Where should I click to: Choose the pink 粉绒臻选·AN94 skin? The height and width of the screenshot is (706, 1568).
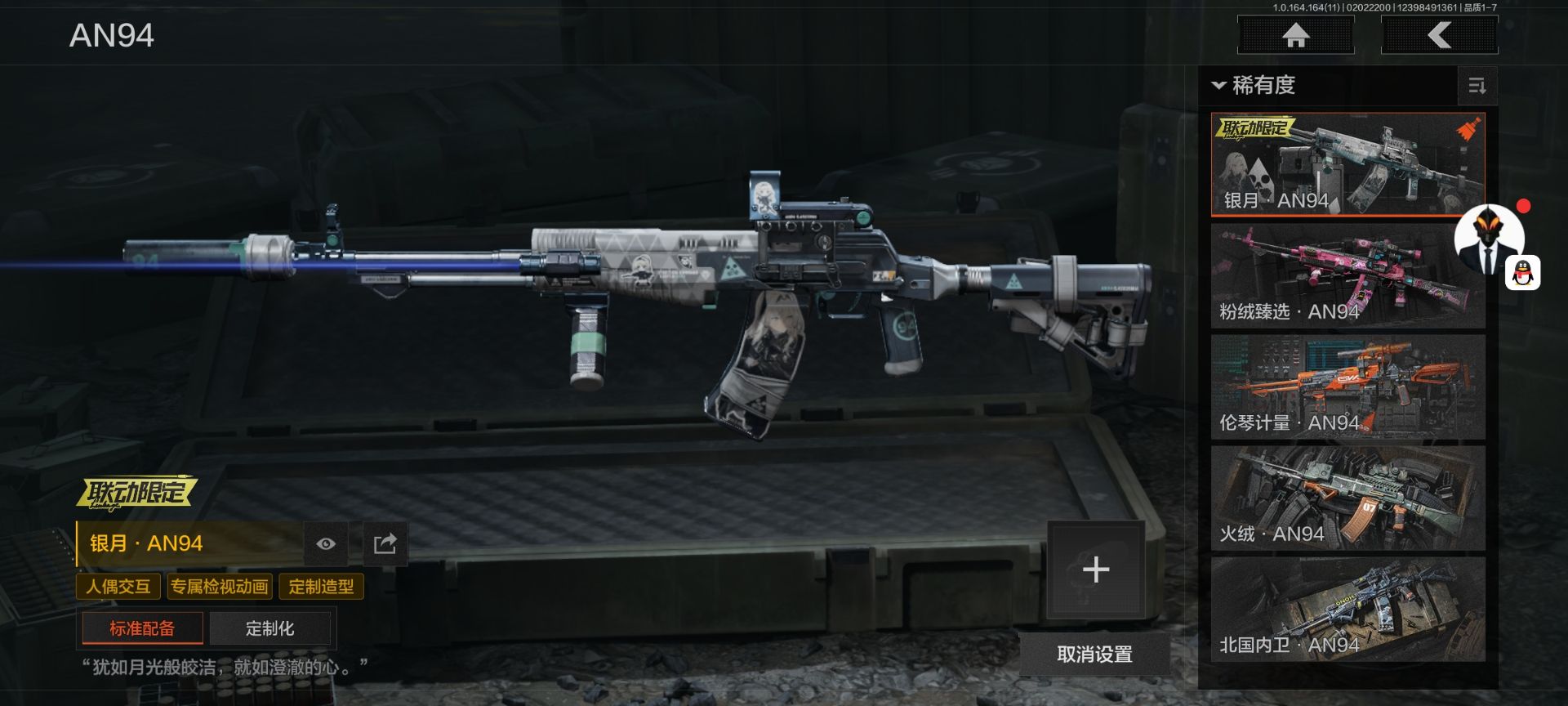tap(1347, 276)
